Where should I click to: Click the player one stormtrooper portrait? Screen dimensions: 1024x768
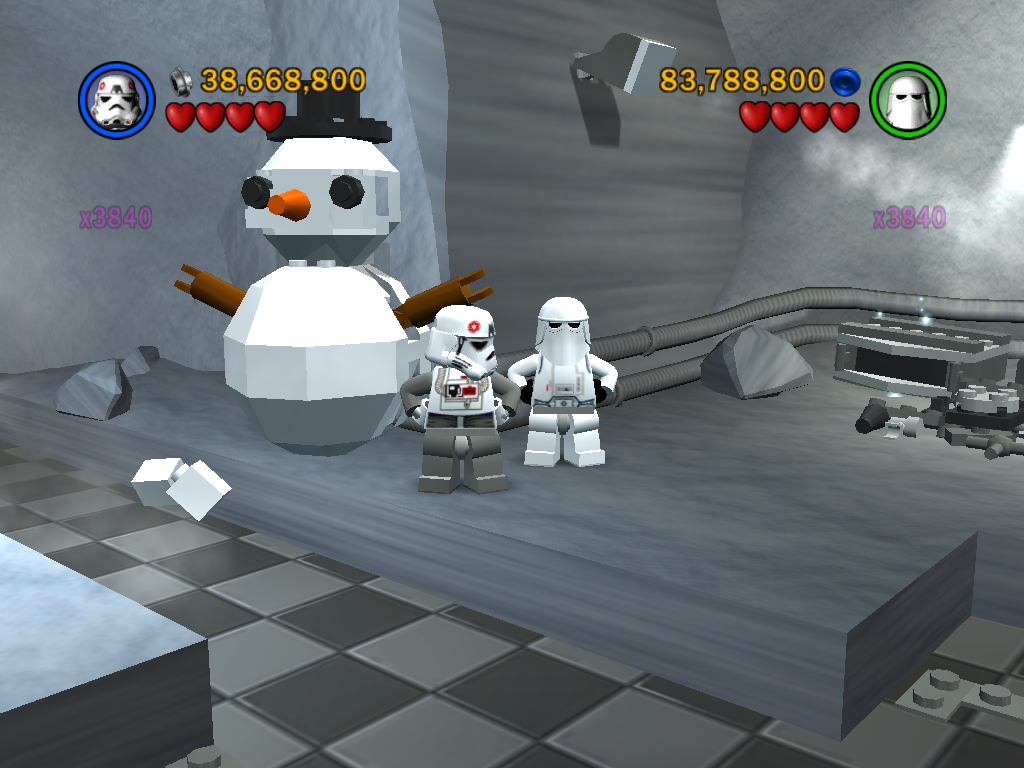(116, 100)
